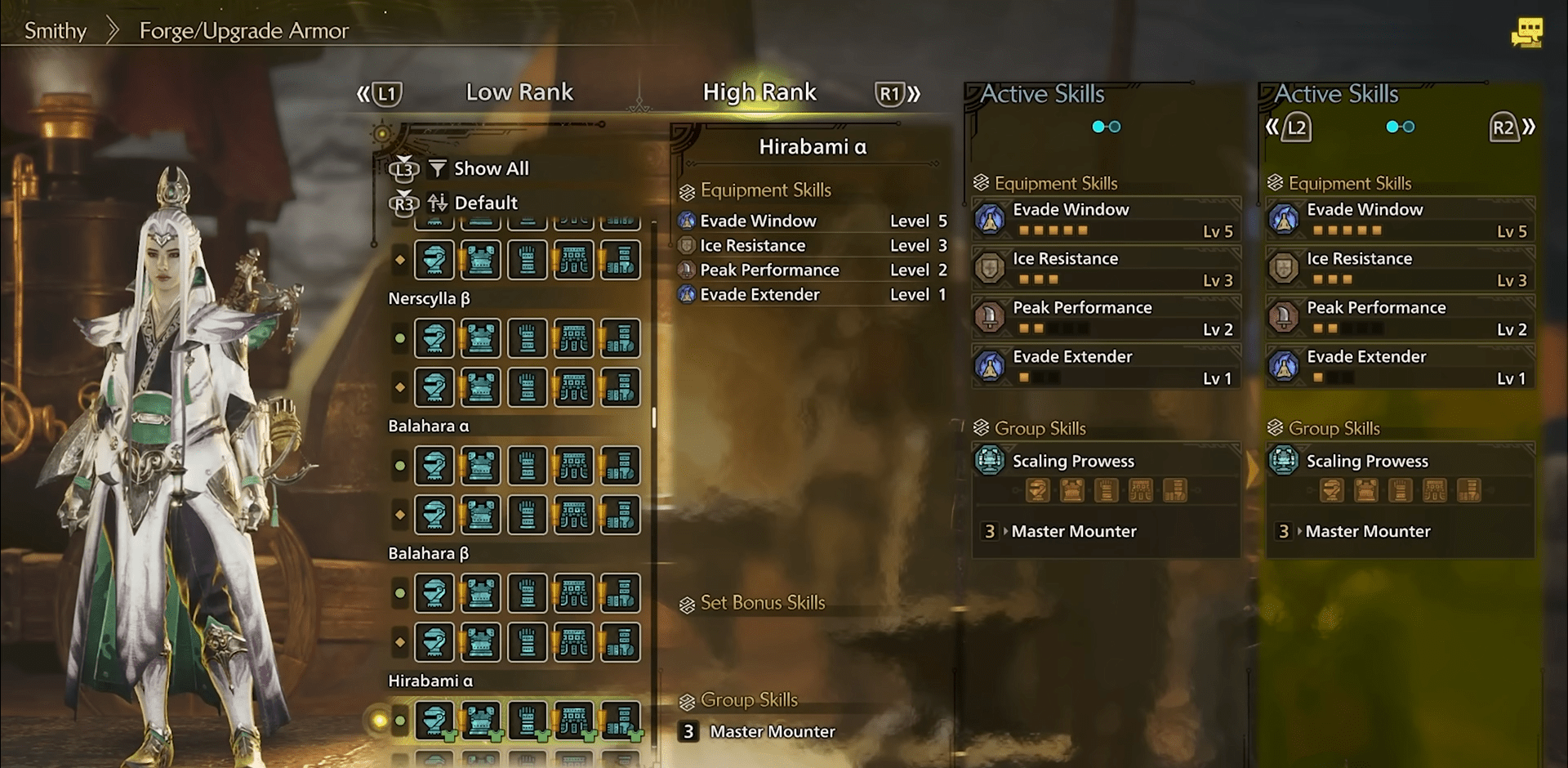Click the Scaling Prowess group skill icon
The width and height of the screenshot is (1568, 768).
(x=989, y=461)
